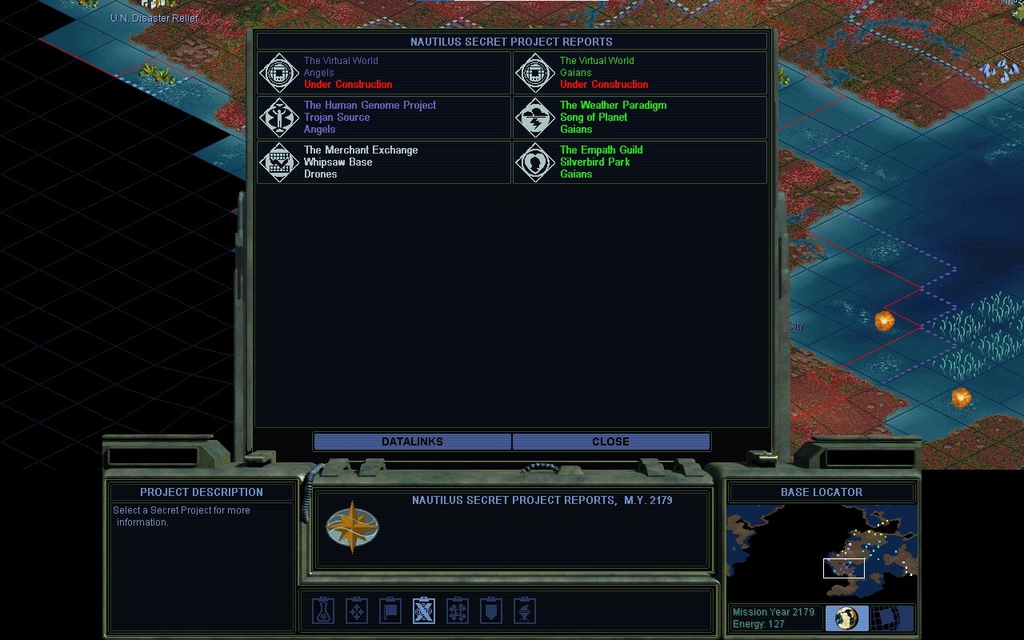The width and height of the screenshot is (1024, 640).
Task: Select The Empath Guild entry
Action: click(640, 162)
